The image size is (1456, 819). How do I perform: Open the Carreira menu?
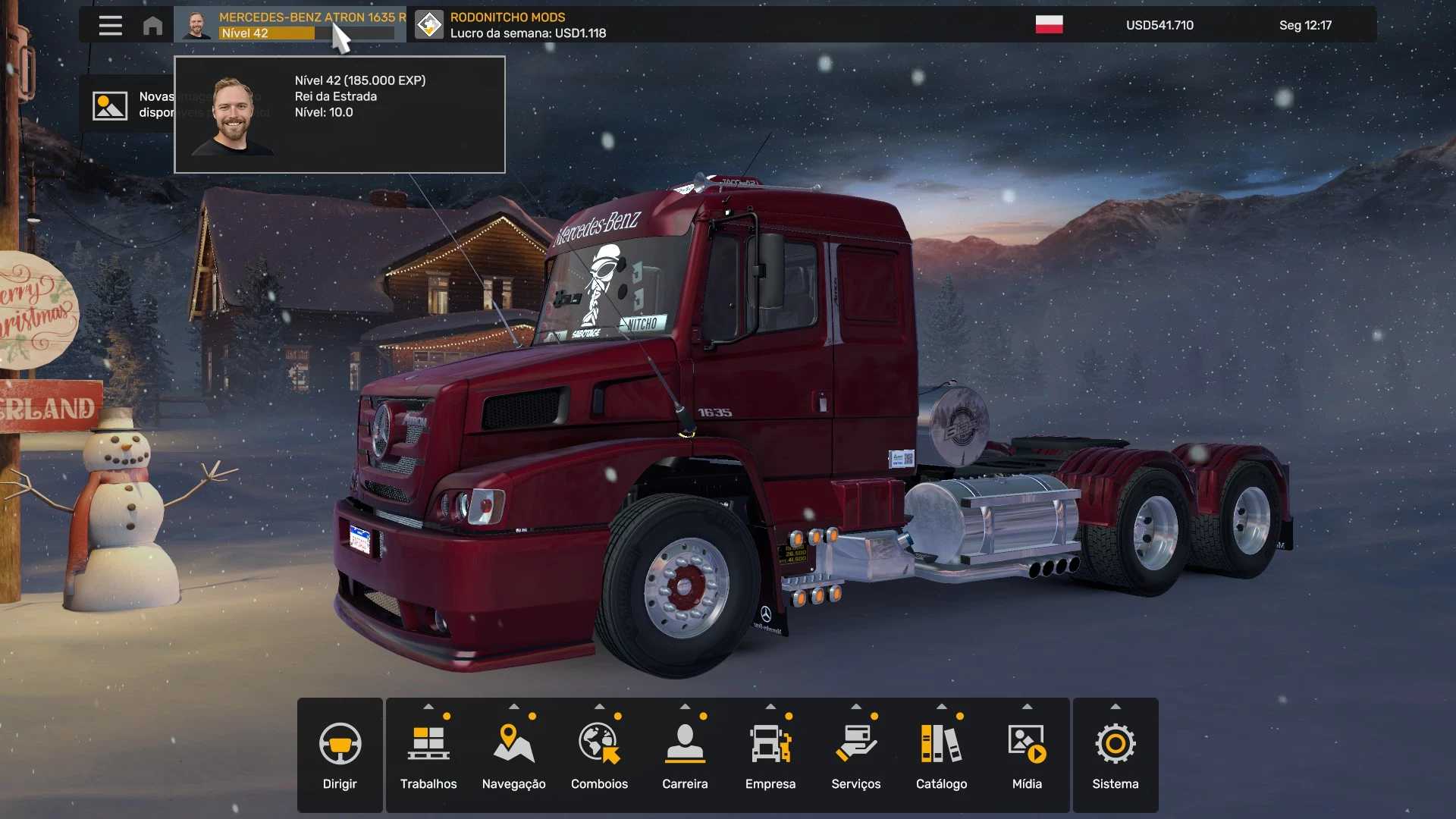click(x=685, y=755)
